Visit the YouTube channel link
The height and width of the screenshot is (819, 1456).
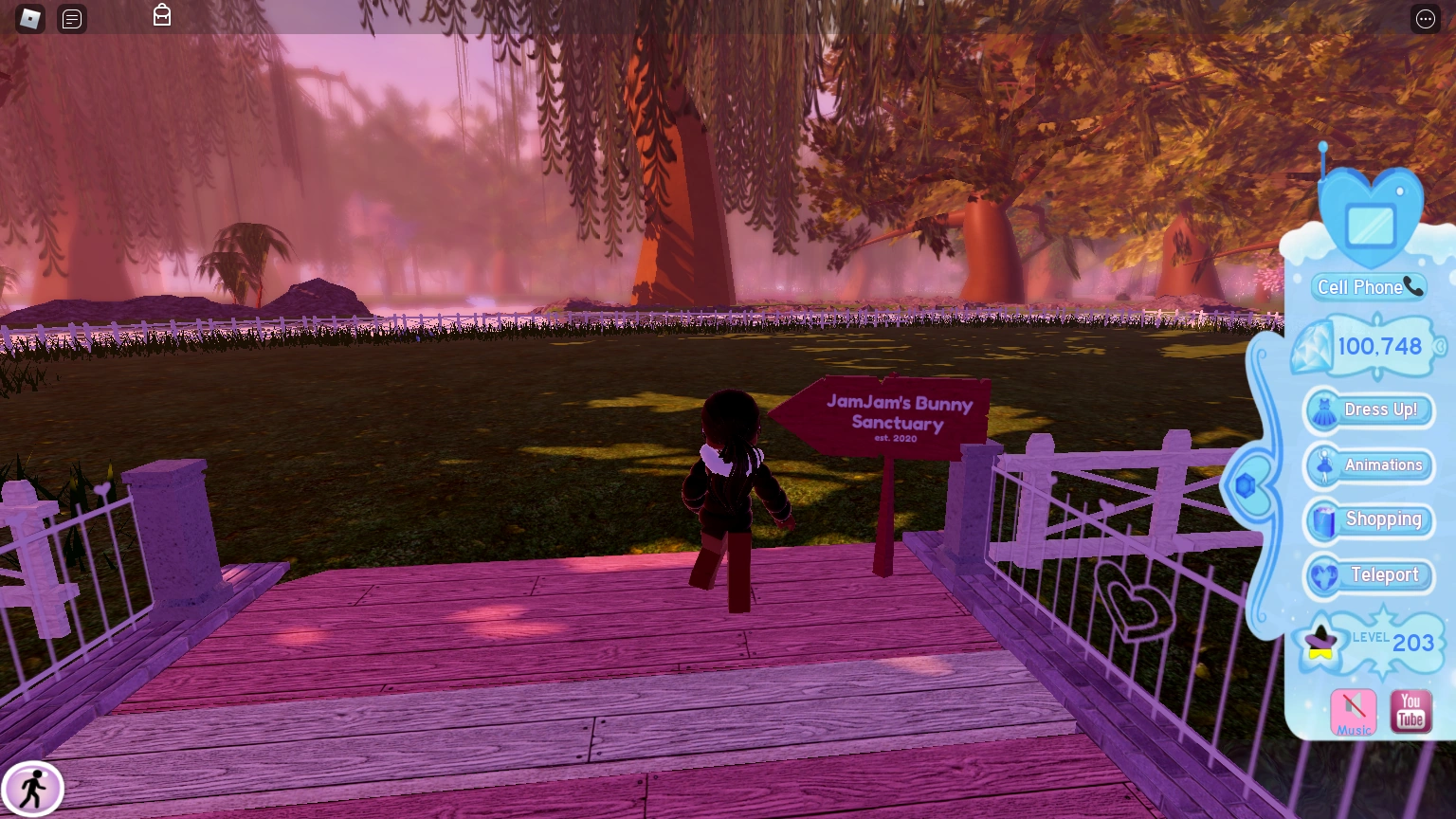(1410, 709)
